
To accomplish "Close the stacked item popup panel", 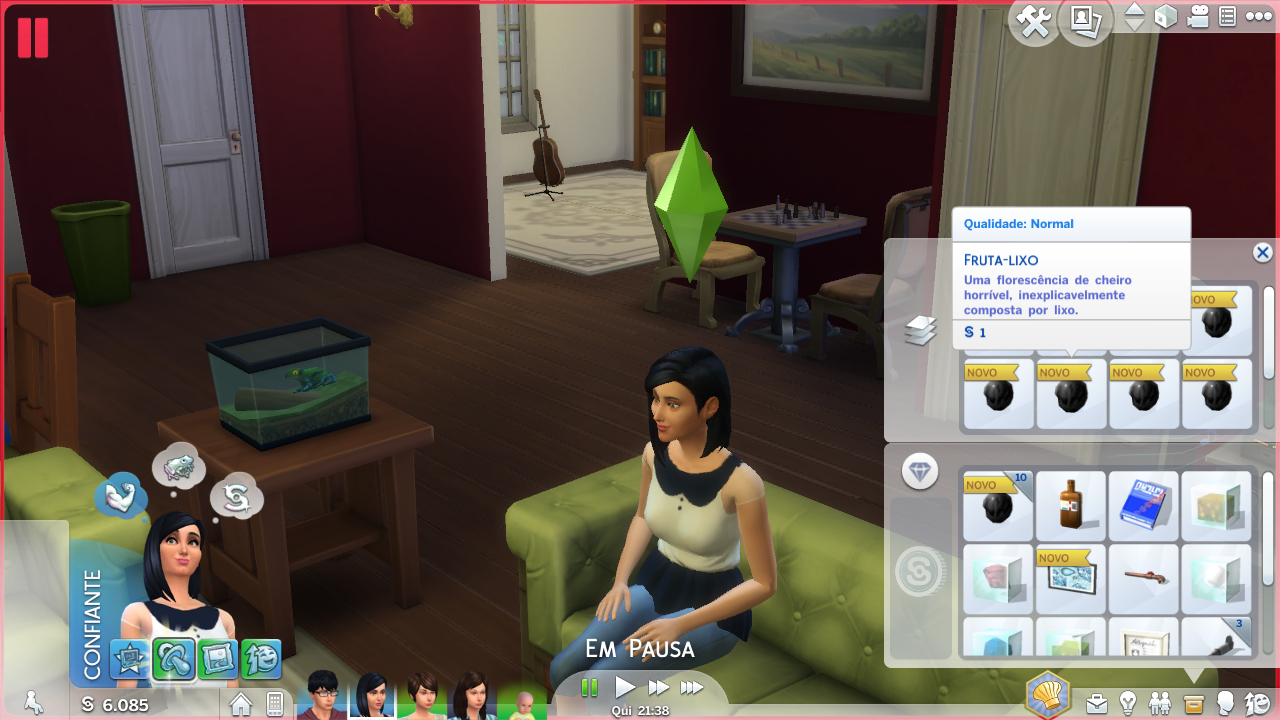I will click(1262, 253).
